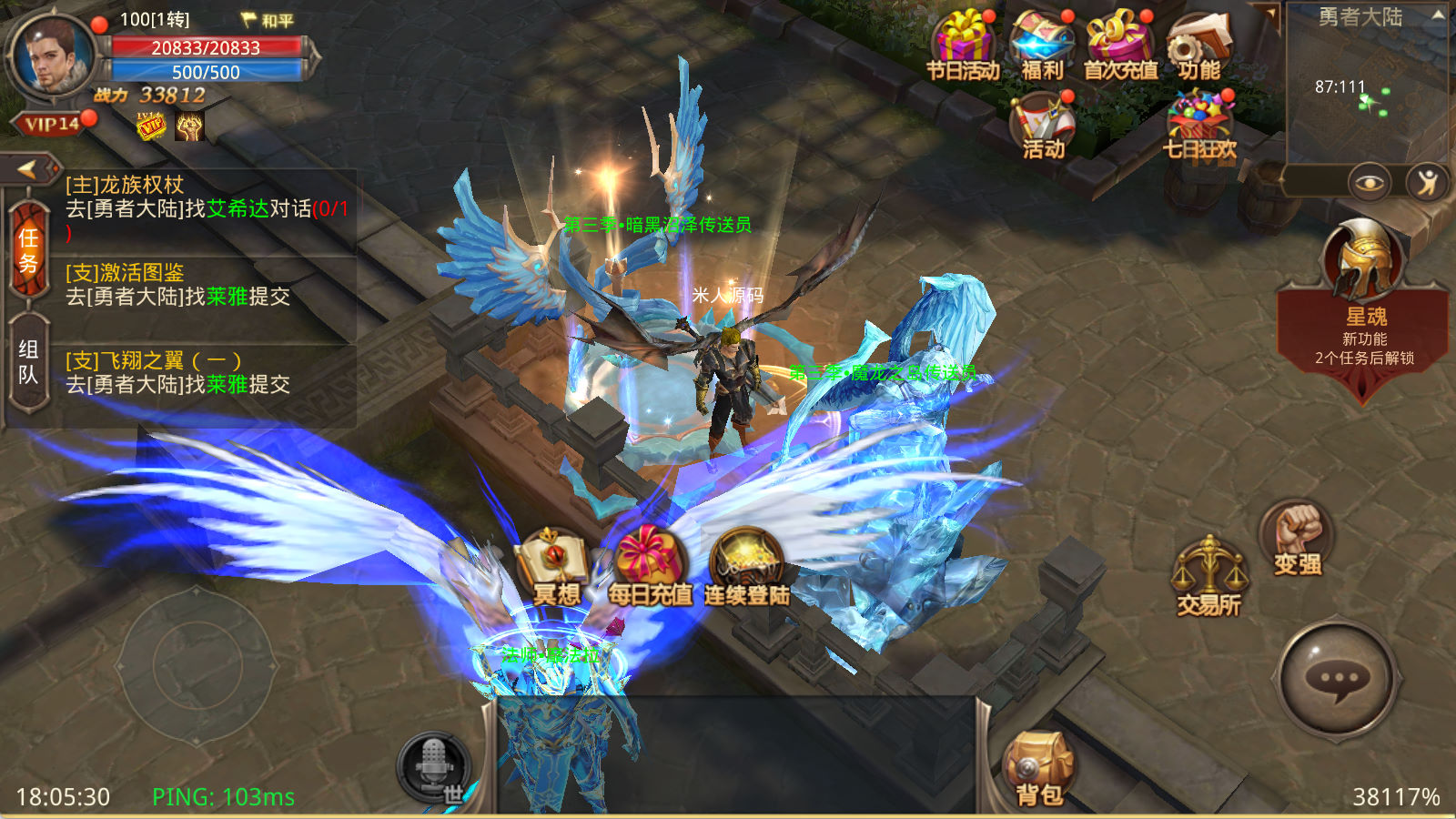
Task: Open the 每日充值 daily recharge gift
Action: pos(650,567)
